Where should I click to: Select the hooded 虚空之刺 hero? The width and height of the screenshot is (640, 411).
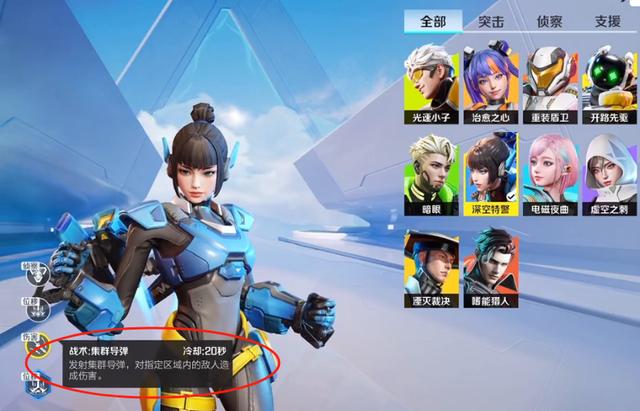click(x=608, y=173)
